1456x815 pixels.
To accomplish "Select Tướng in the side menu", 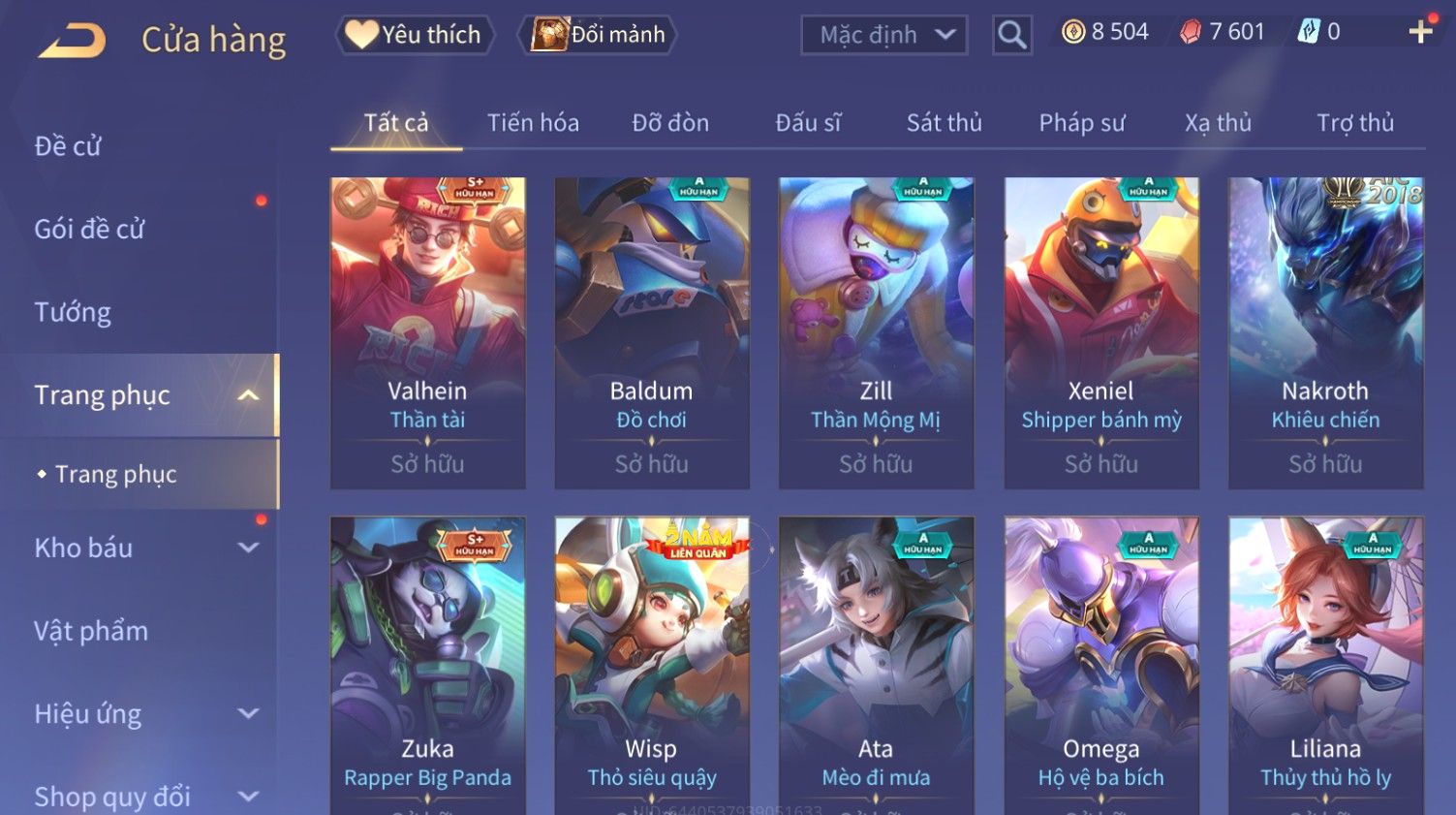I will pyautogui.click(x=73, y=312).
